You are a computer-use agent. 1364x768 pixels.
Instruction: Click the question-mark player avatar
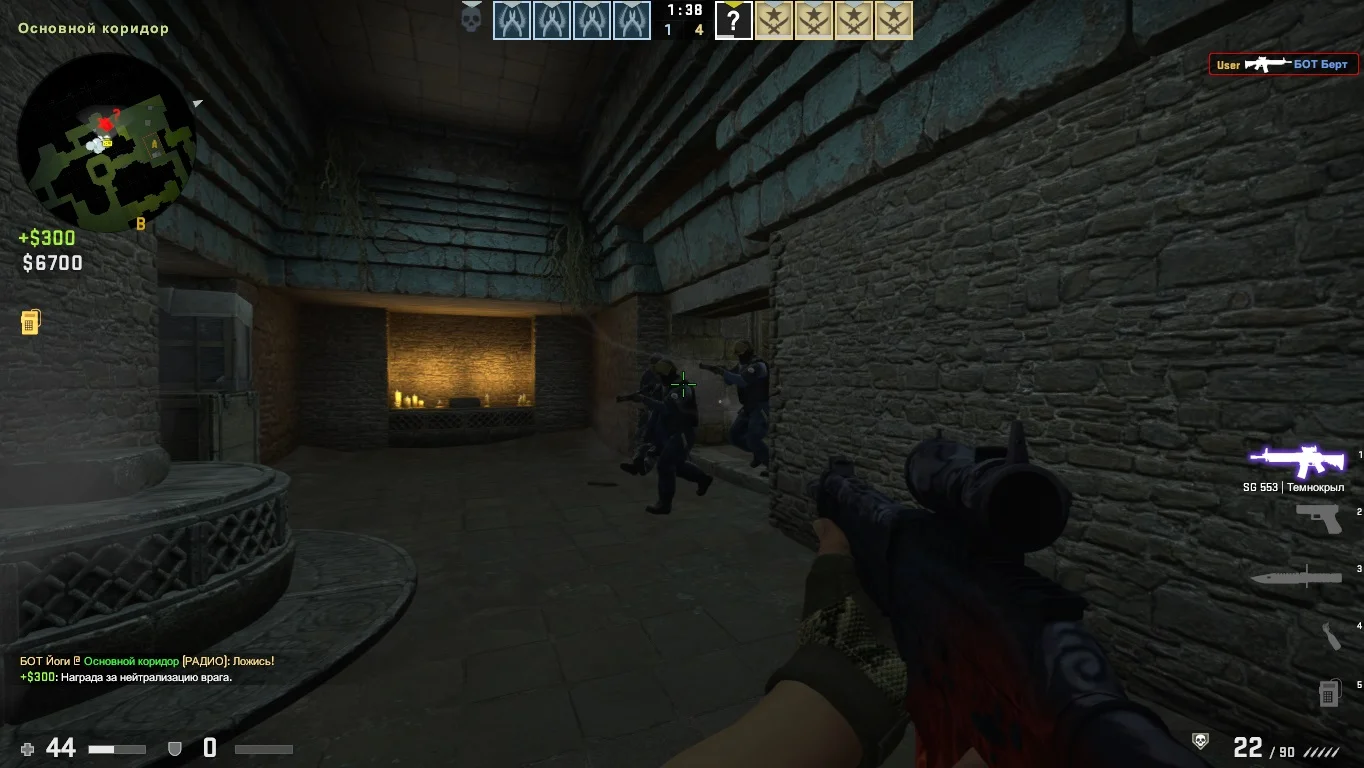pyautogui.click(x=733, y=20)
